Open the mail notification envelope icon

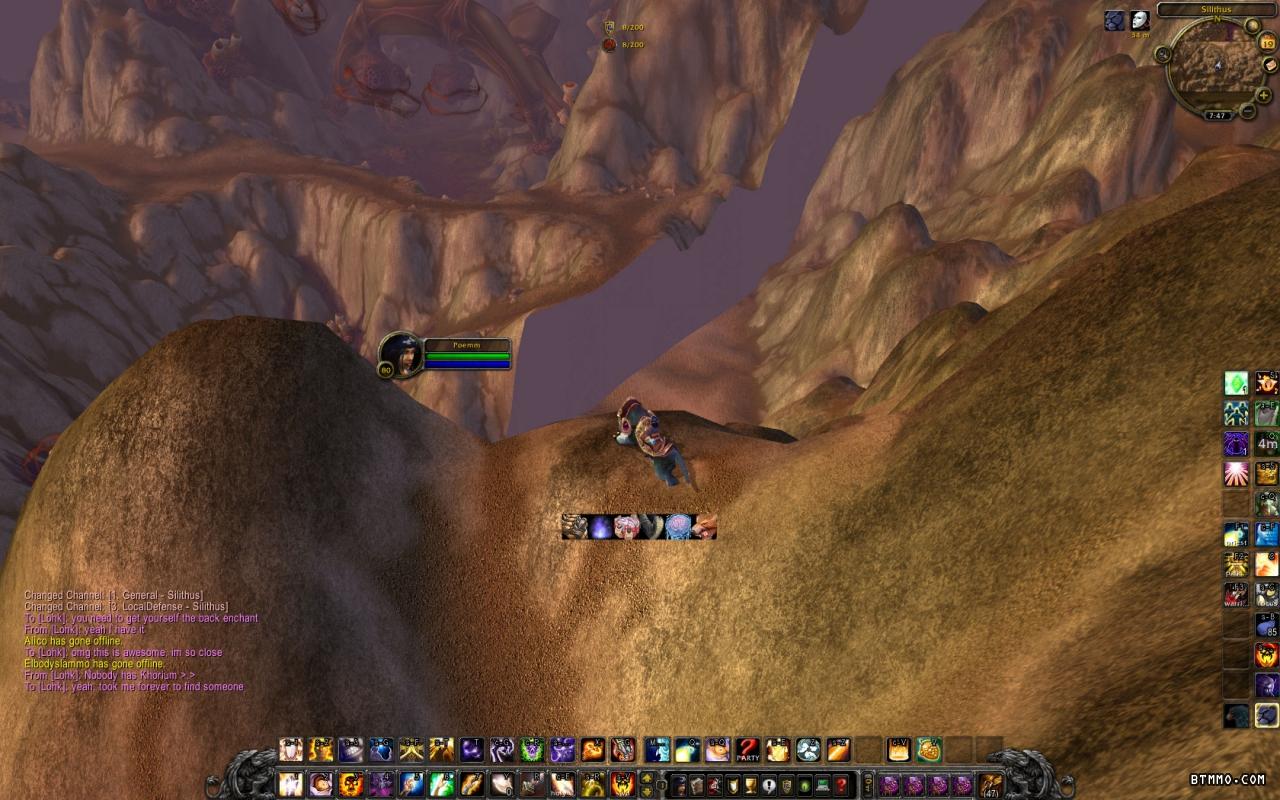point(1269,66)
